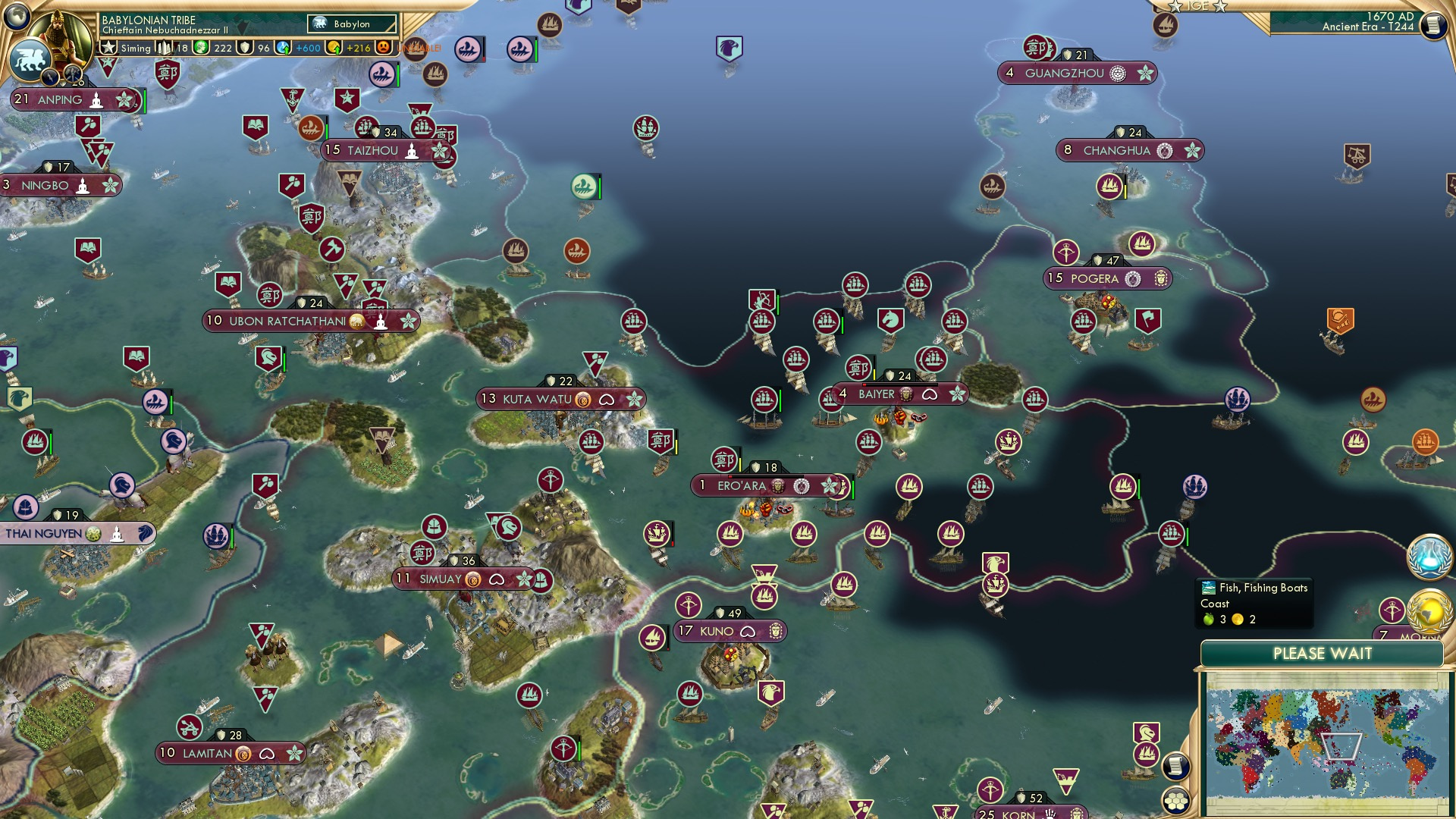
Task: Click the notification log scroll icon
Action: pyautogui.click(x=1432, y=25)
